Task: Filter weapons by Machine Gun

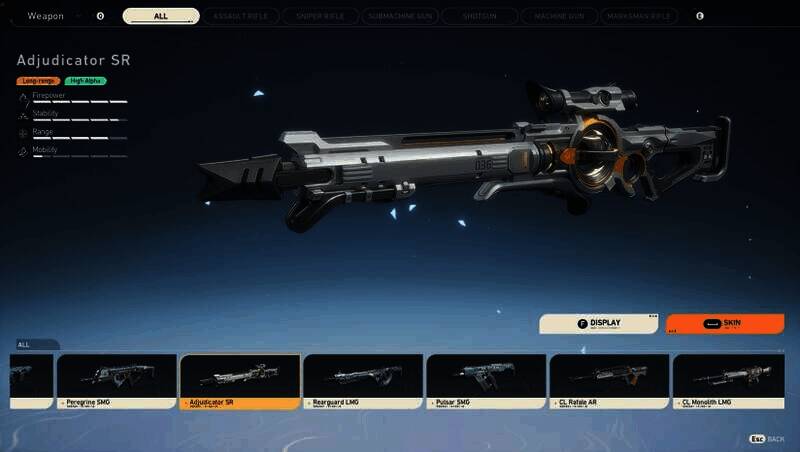Action: 556,16
